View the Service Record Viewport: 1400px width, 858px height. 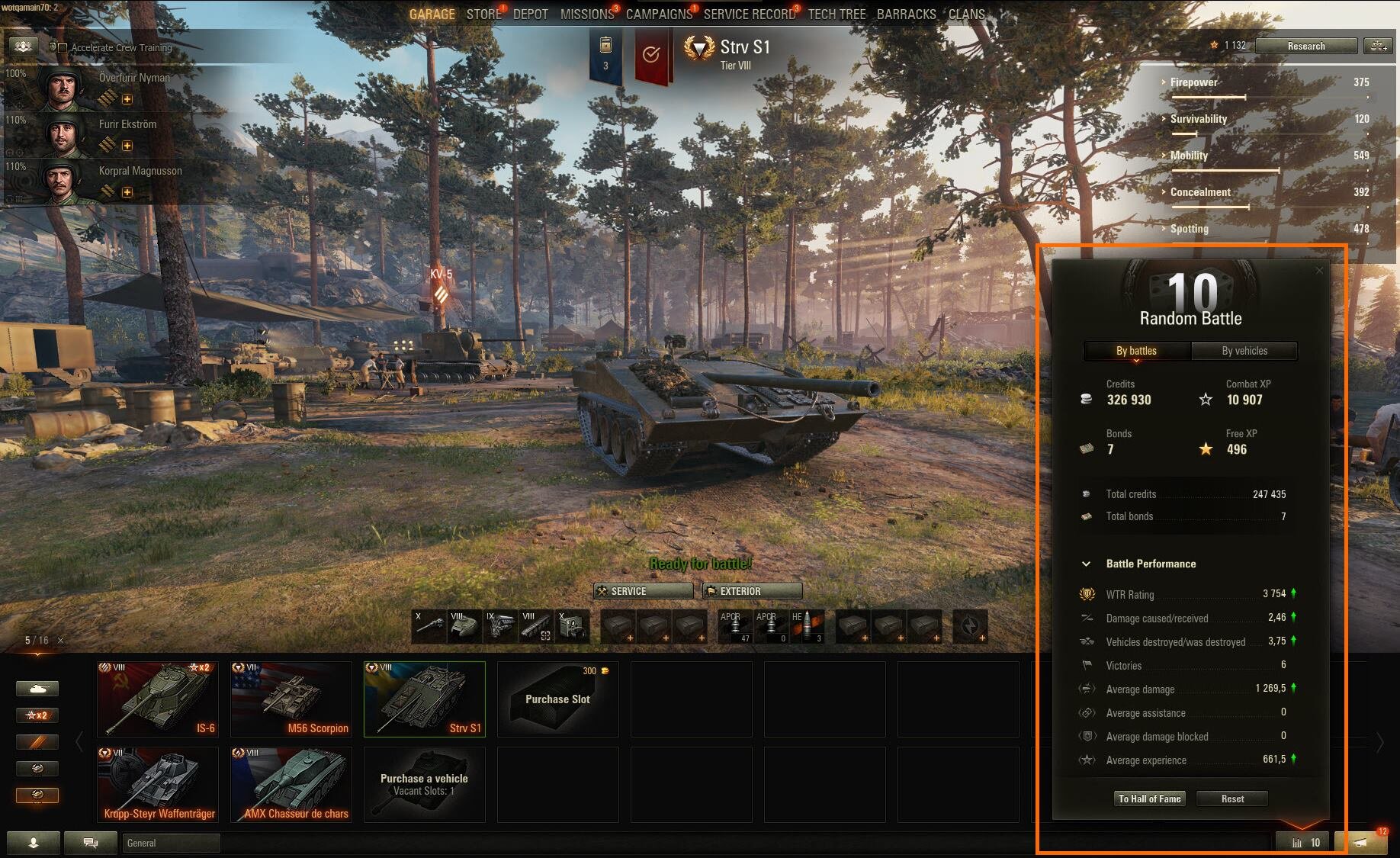click(x=749, y=14)
